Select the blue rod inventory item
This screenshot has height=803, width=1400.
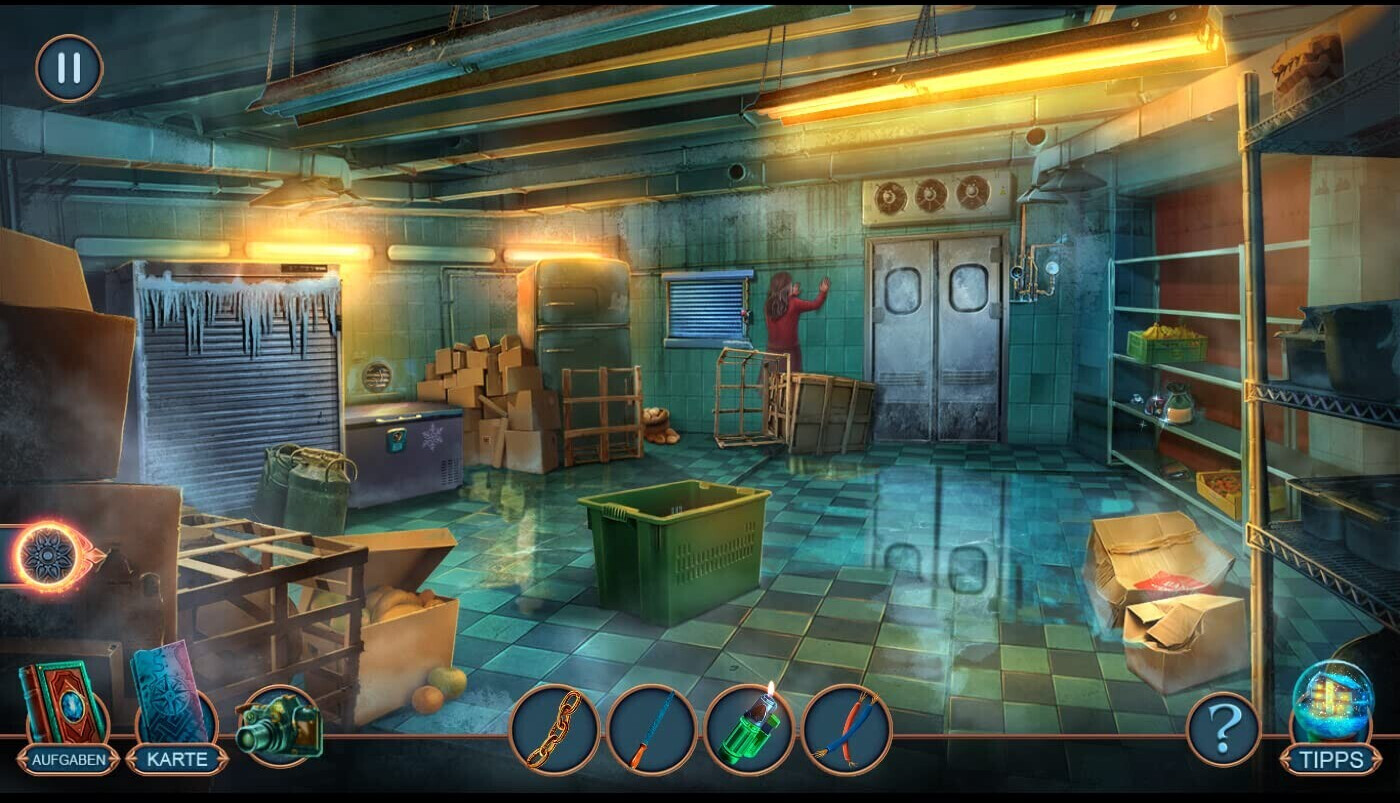[x=651, y=730]
